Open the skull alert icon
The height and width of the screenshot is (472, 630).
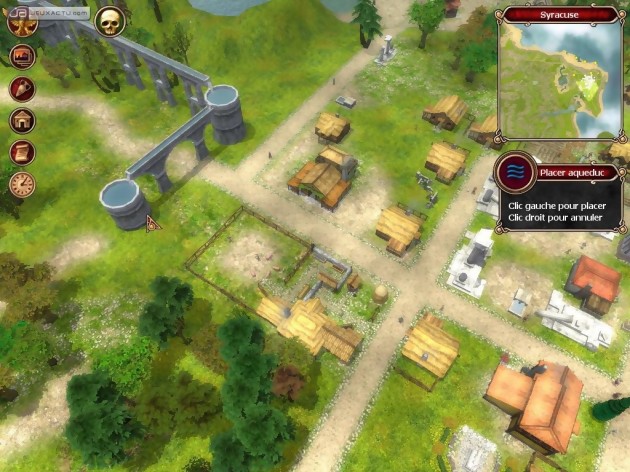(x=109, y=19)
